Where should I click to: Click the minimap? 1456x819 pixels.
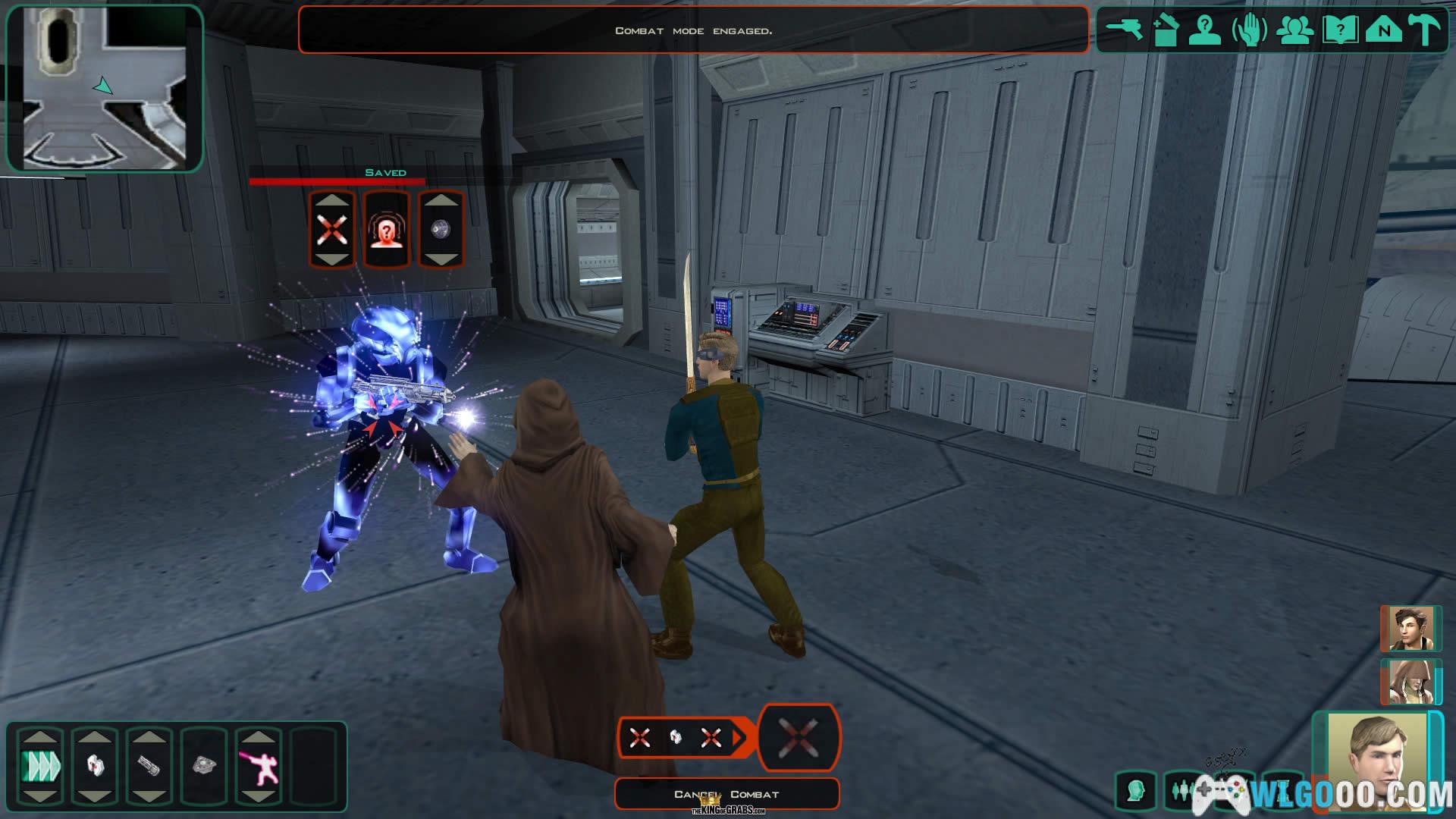[x=105, y=88]
